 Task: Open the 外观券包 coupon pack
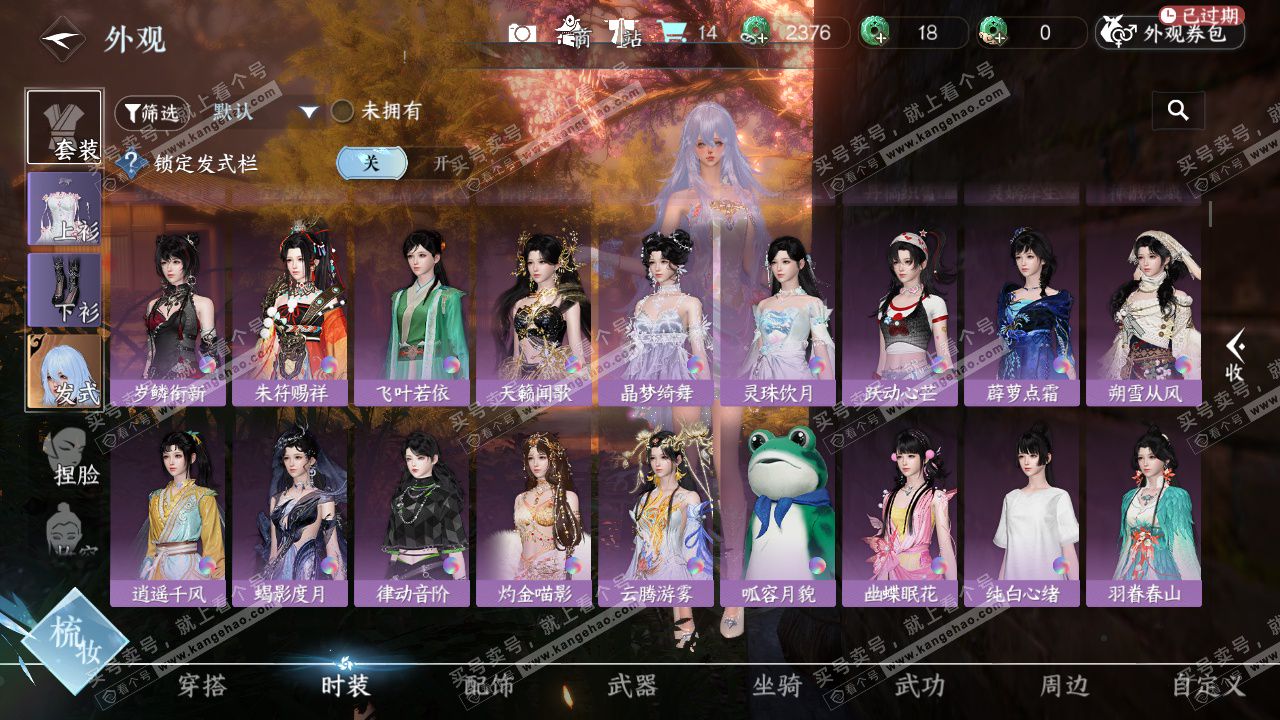[1171, 34]
